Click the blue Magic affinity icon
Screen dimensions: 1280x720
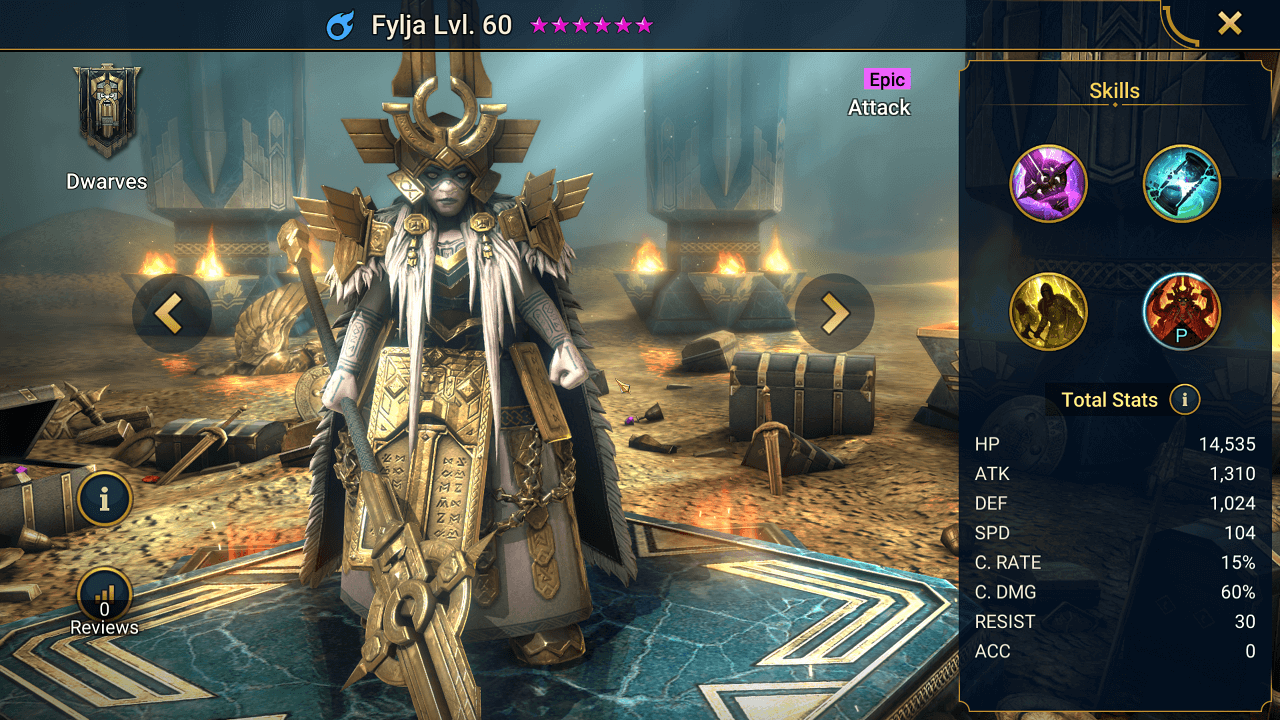(x=341, y=25)
